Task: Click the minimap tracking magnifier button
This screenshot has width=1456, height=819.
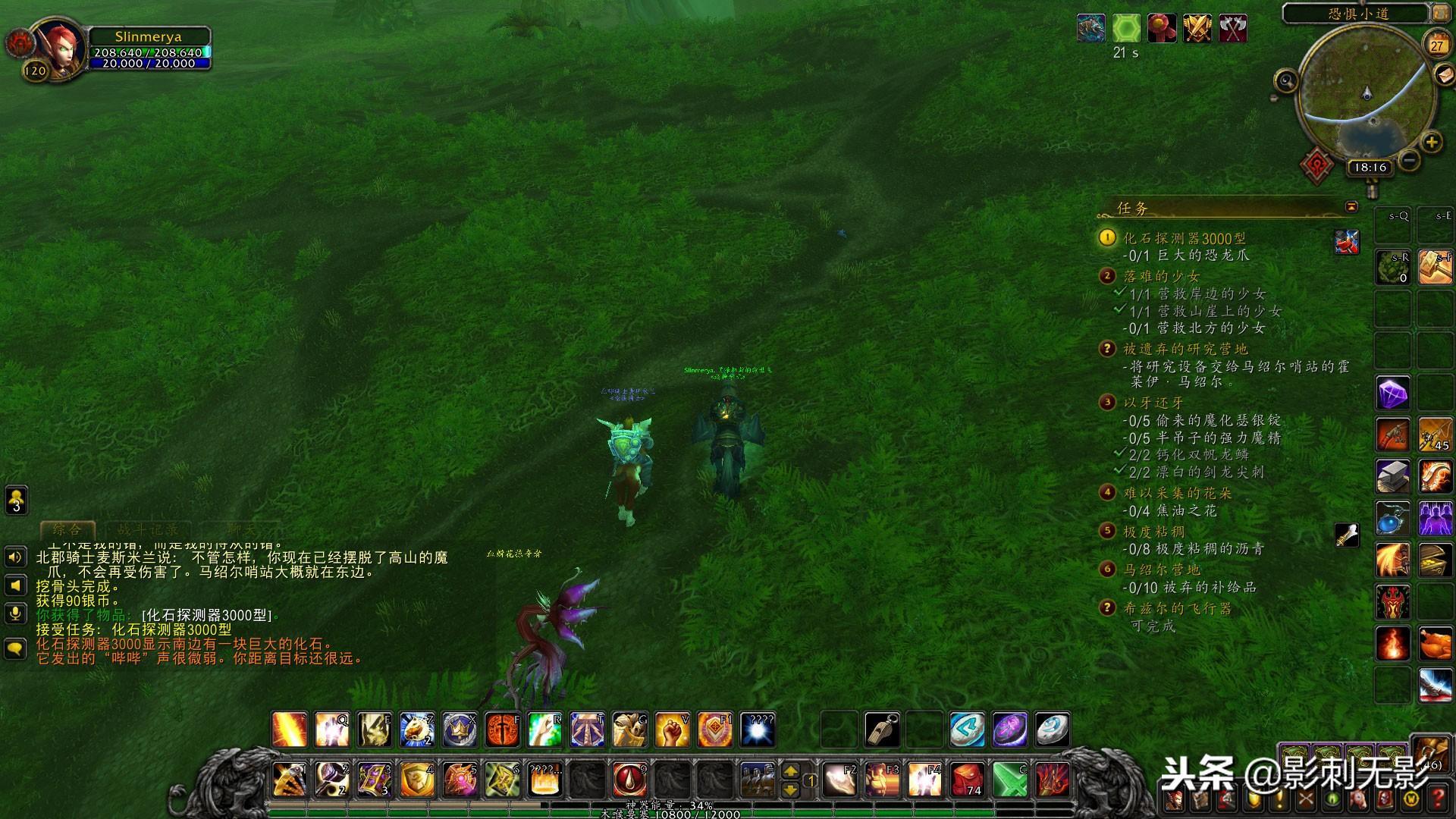Action: click(1285, 80)
